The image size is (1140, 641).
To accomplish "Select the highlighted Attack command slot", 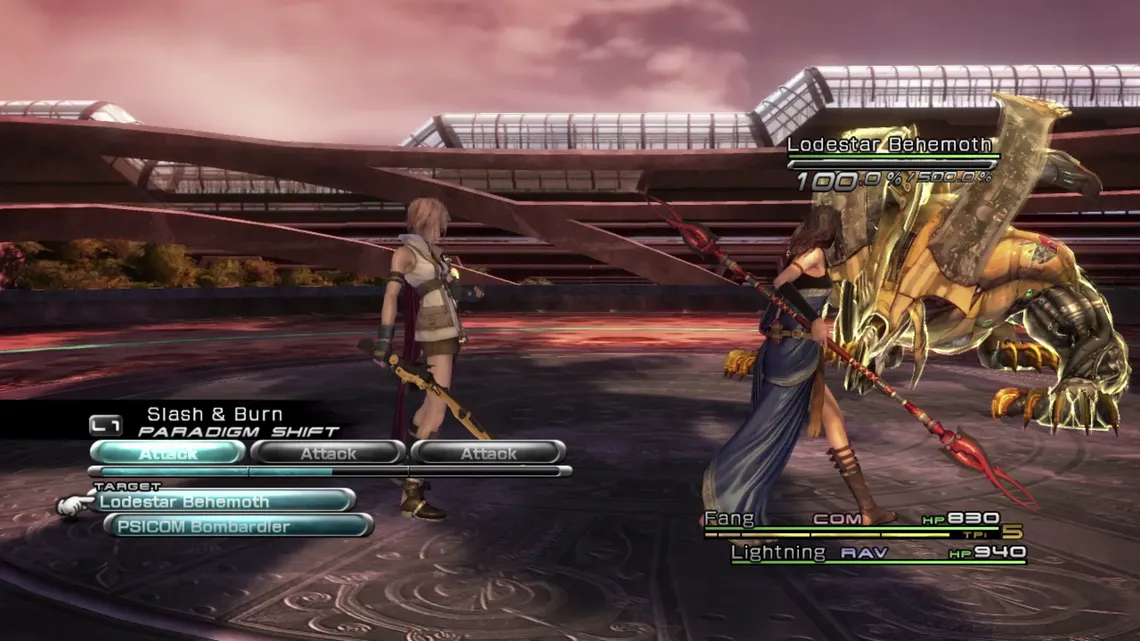I will 168,454.
